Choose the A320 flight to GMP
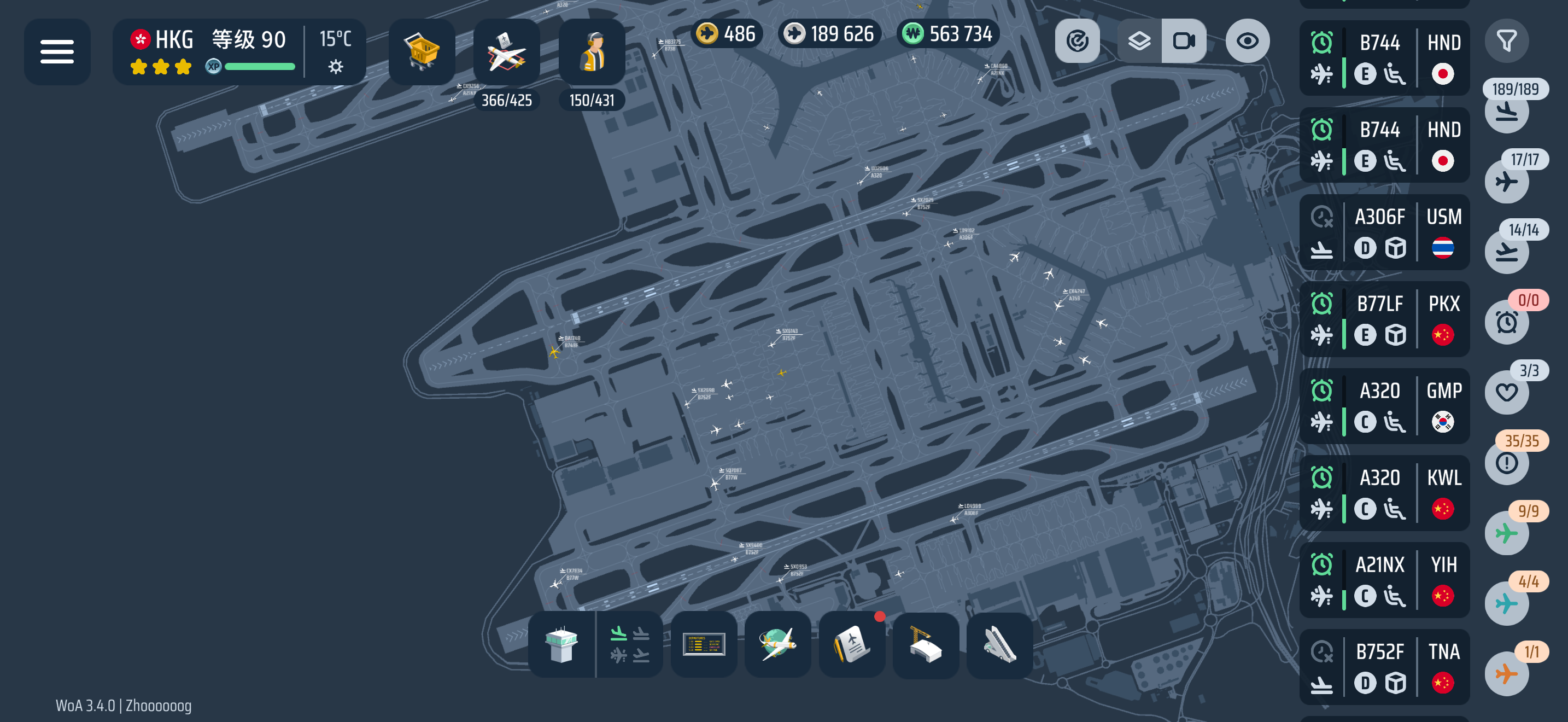Screen dimensions: 1568x722 (x=1384, y=406)
